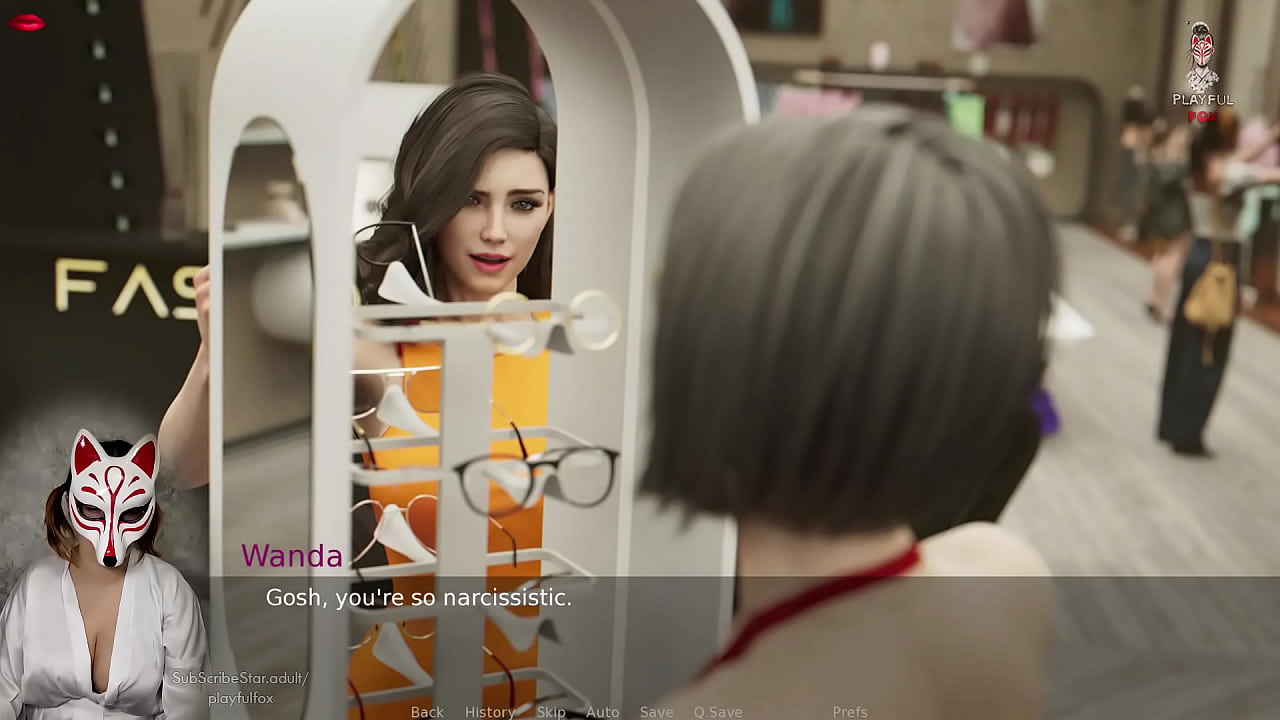Go back to the previous dialogue line
1280x720 pixels.
point(427,712)
